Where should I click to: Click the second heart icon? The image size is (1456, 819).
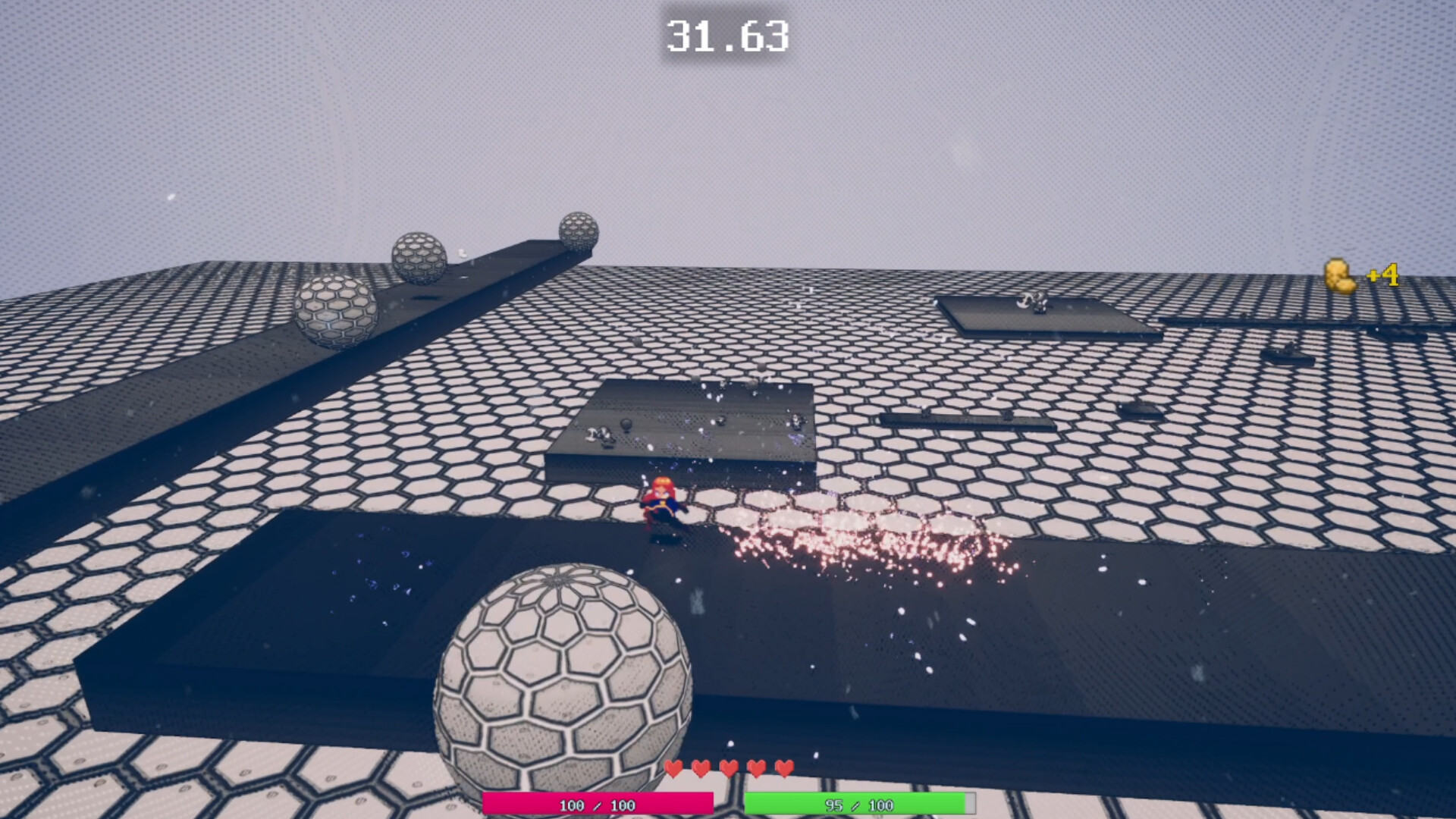point(701,768)
